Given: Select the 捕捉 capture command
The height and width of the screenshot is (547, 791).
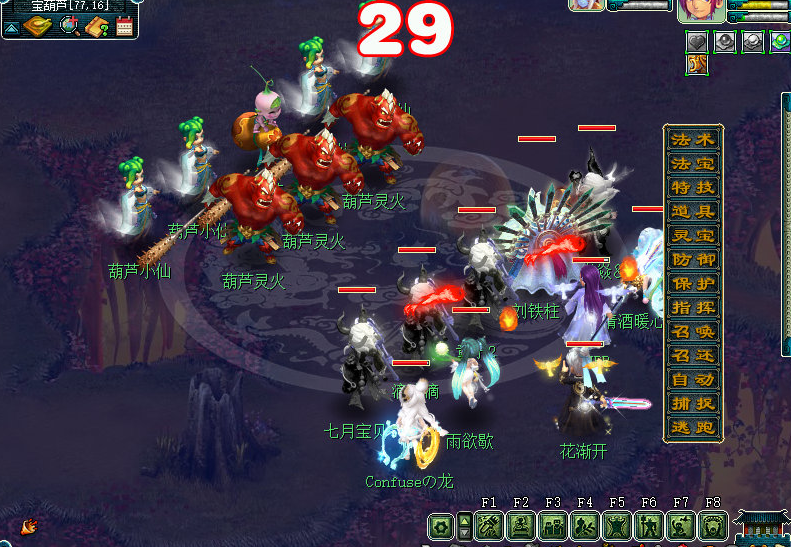Looking at the screenshot, I should pyautogui.click(x=693, y=404).
